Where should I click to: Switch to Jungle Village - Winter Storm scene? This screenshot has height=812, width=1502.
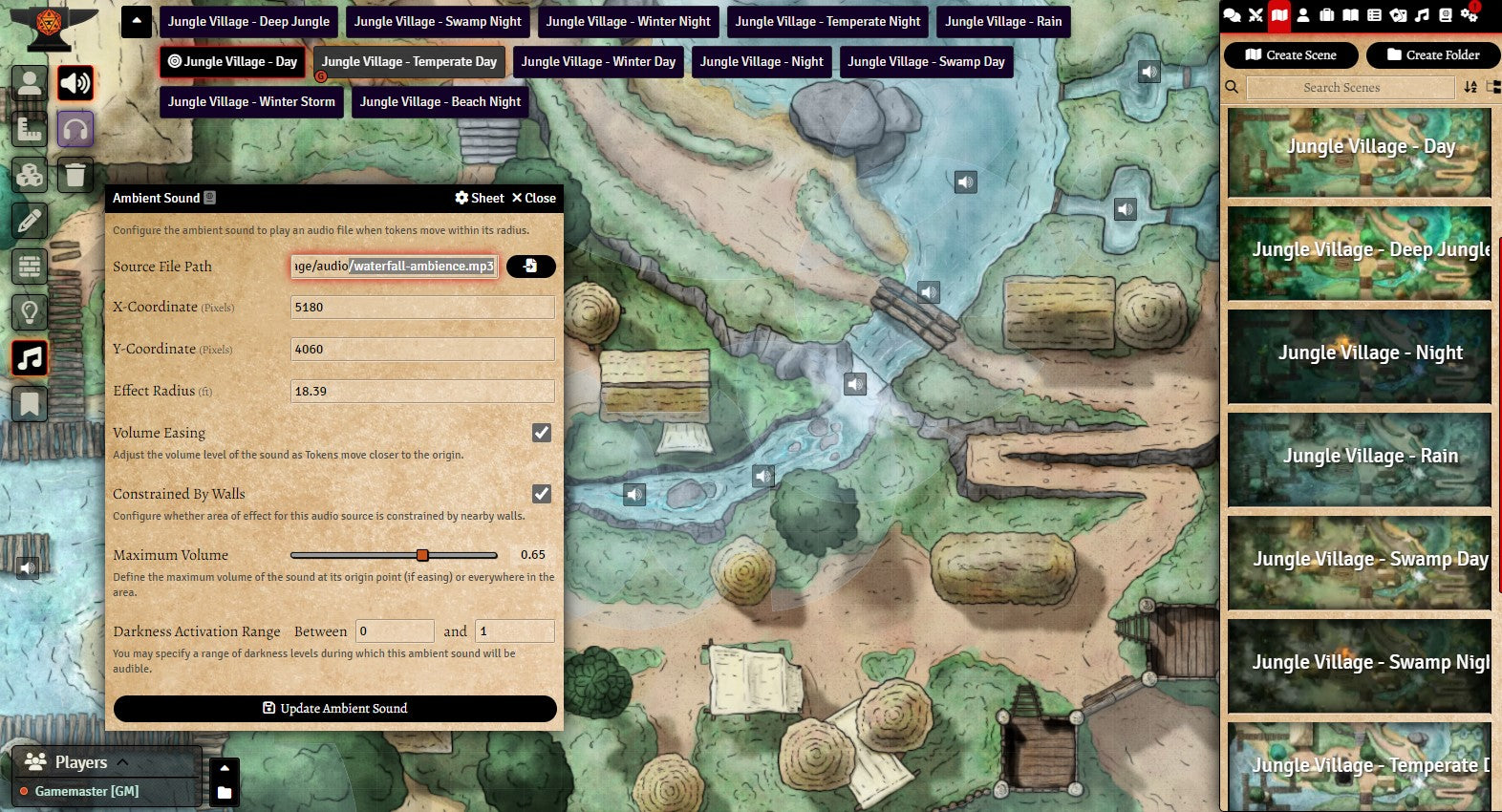(x=251, y=101)
